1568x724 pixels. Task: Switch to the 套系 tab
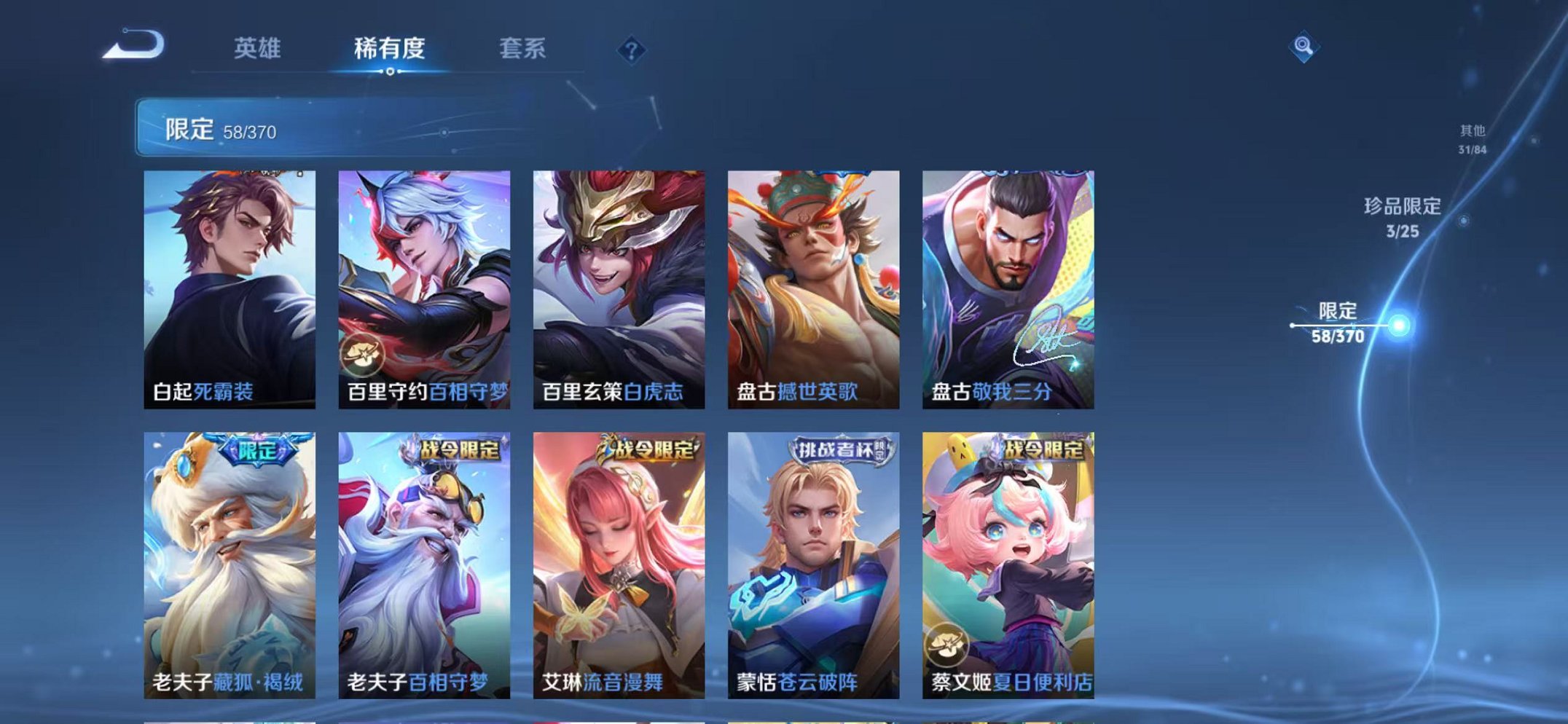[522, 50]
